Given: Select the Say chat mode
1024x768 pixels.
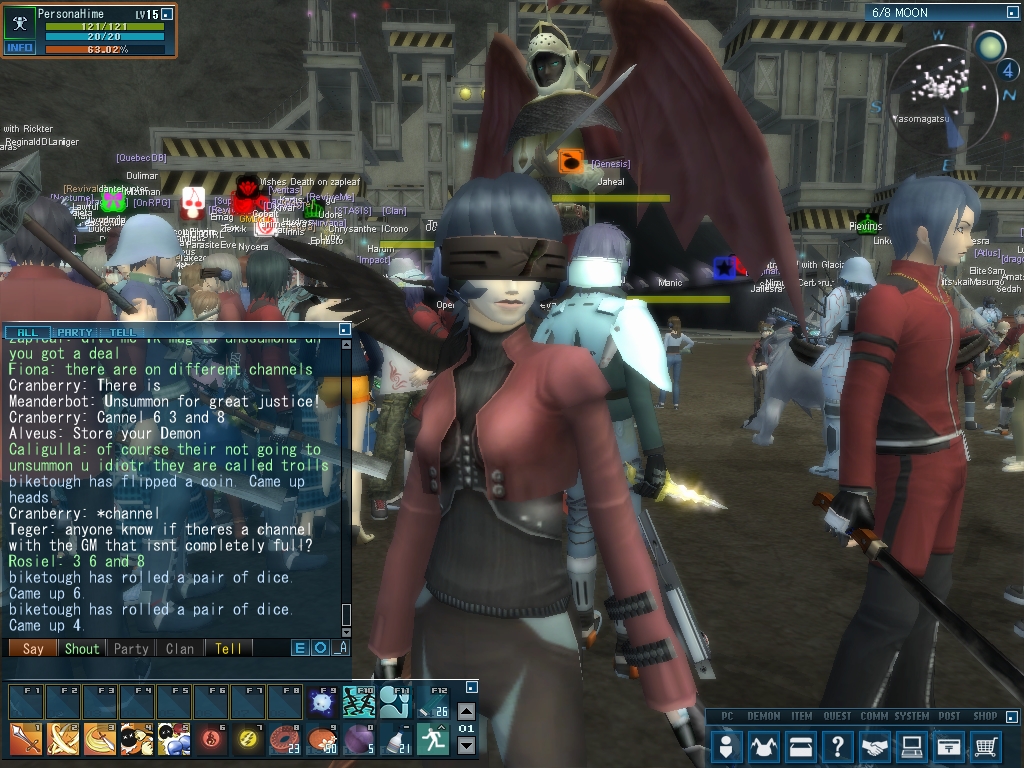Looking at the screenshot, I should click(33, 648).
